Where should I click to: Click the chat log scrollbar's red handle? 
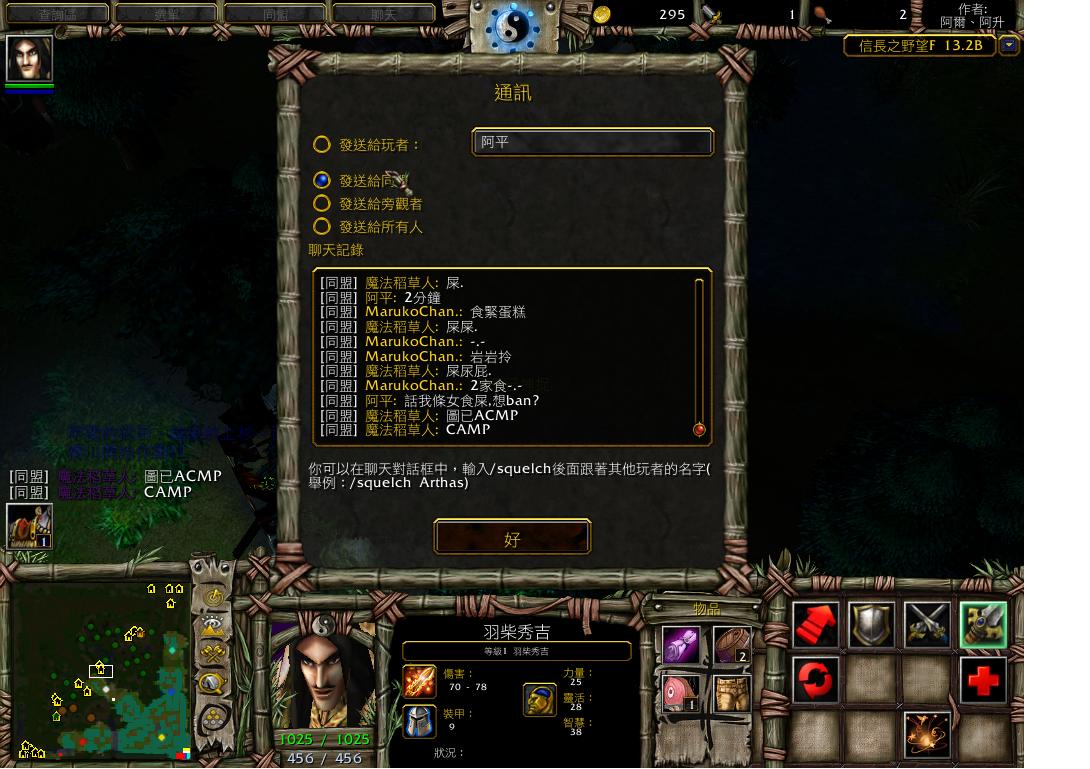(699, 430)
